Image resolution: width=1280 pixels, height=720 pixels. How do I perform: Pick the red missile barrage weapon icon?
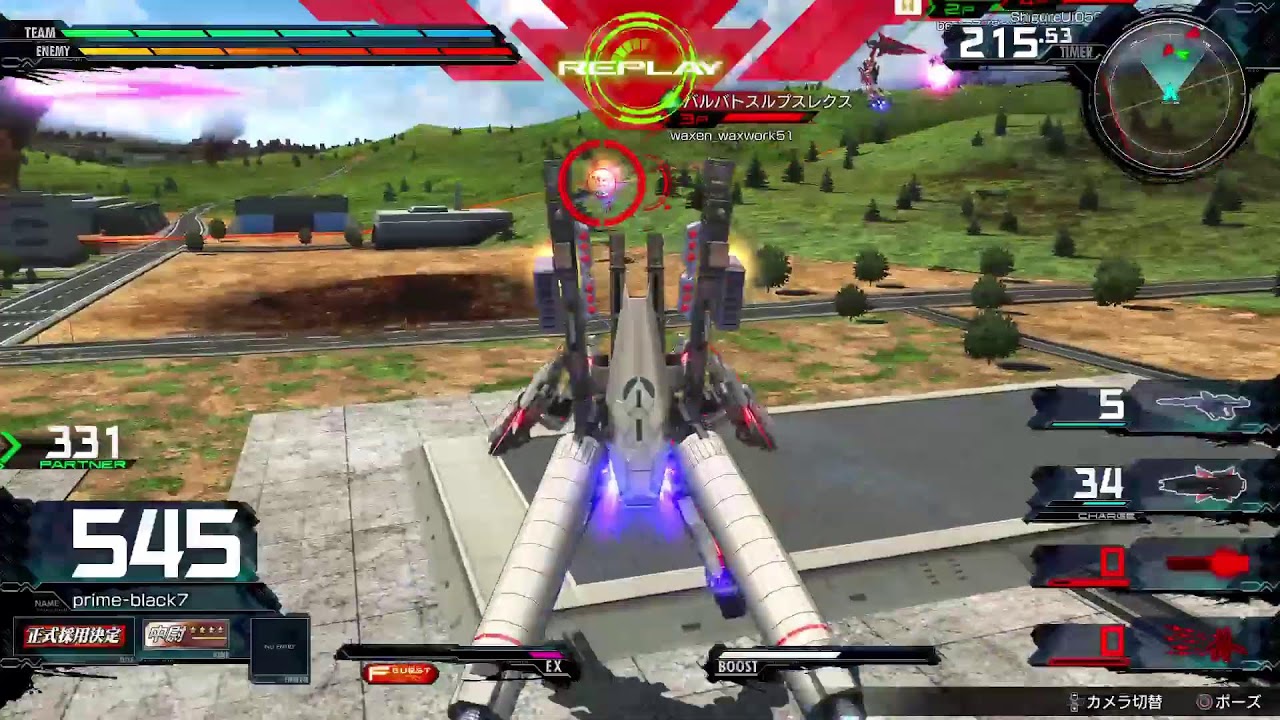[1208, 645]
